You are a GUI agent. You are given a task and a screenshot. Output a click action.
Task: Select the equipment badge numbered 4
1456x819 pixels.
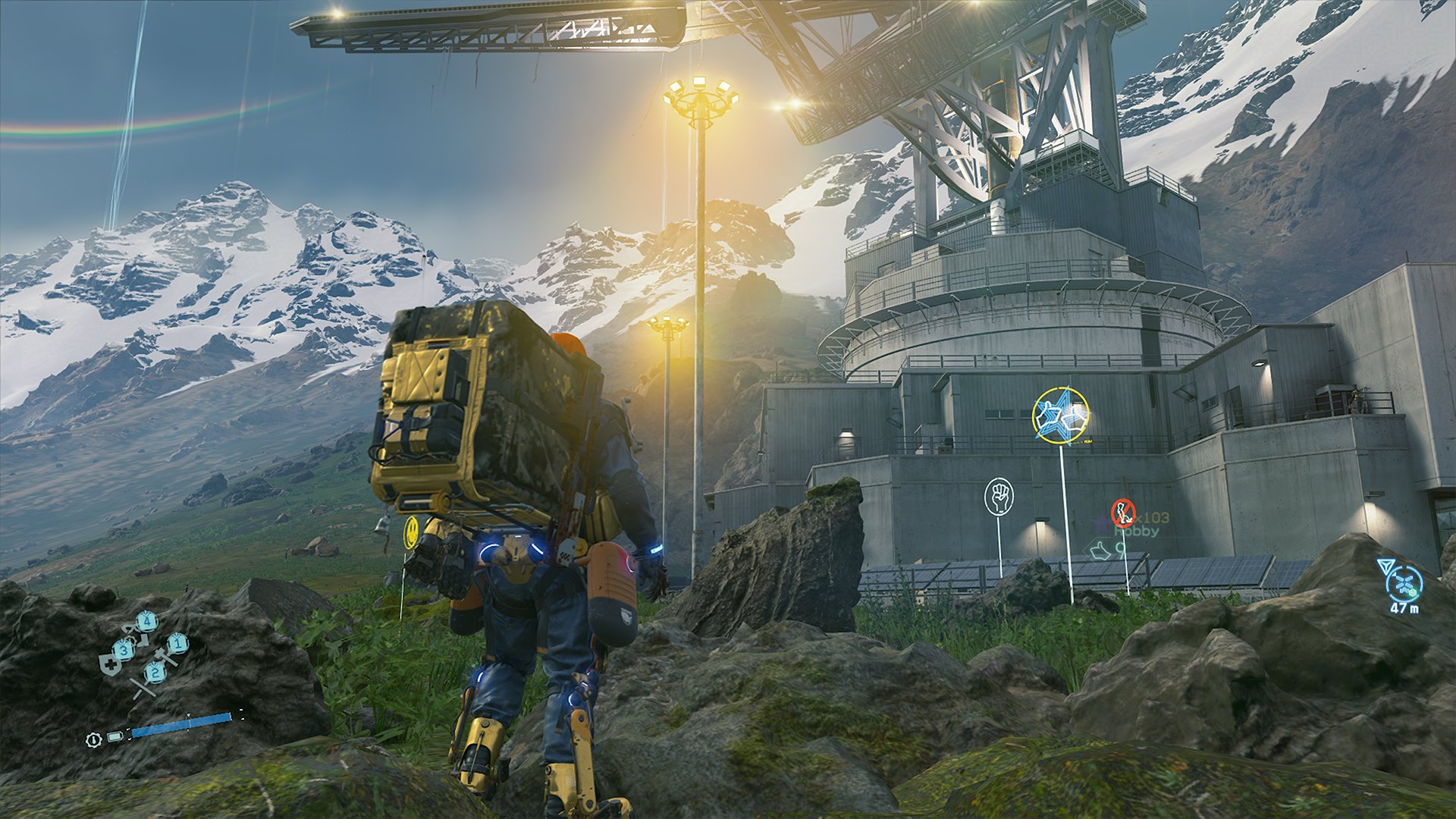[146, 622]
